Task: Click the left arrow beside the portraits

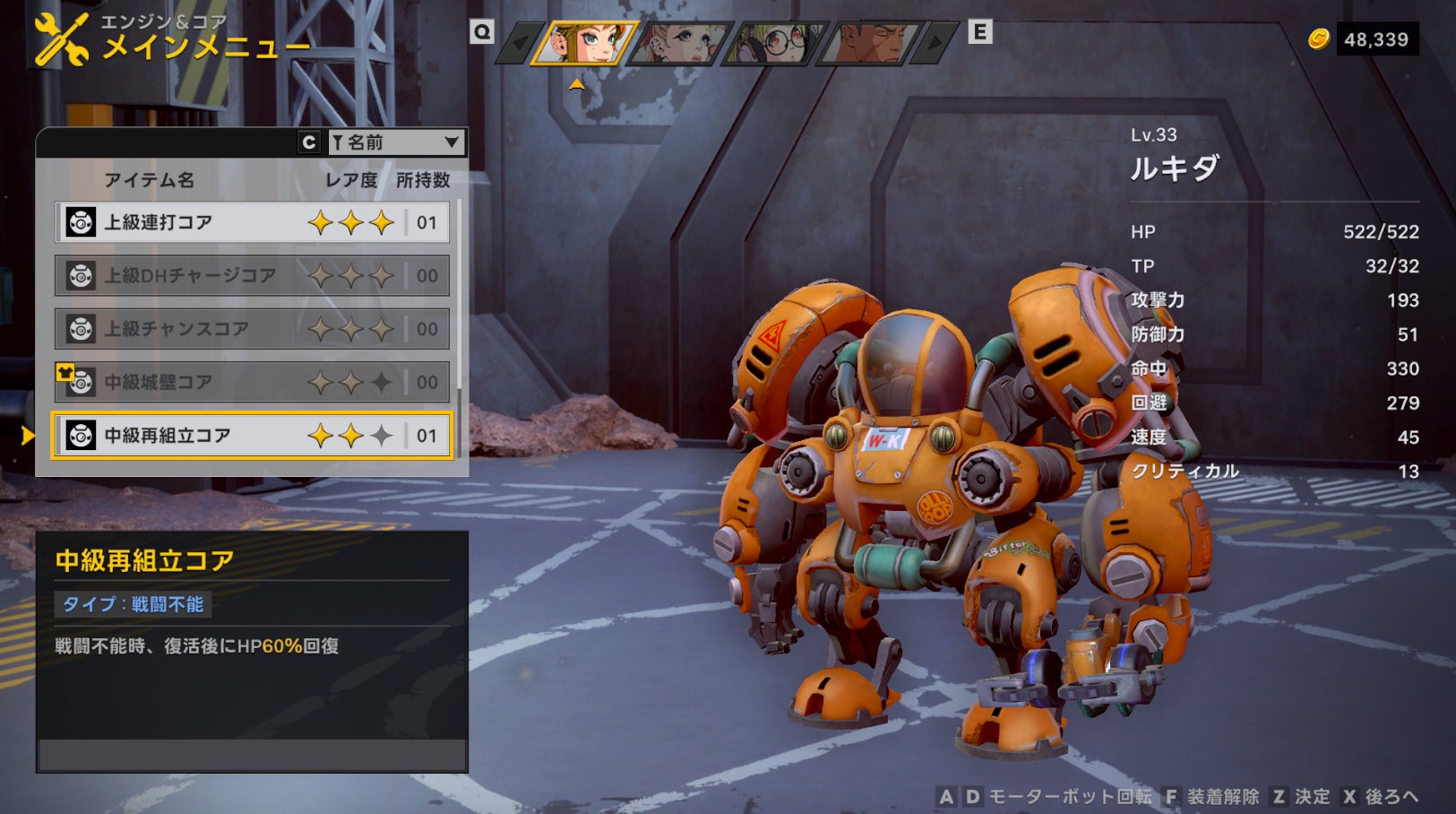Action: point(520,43)
